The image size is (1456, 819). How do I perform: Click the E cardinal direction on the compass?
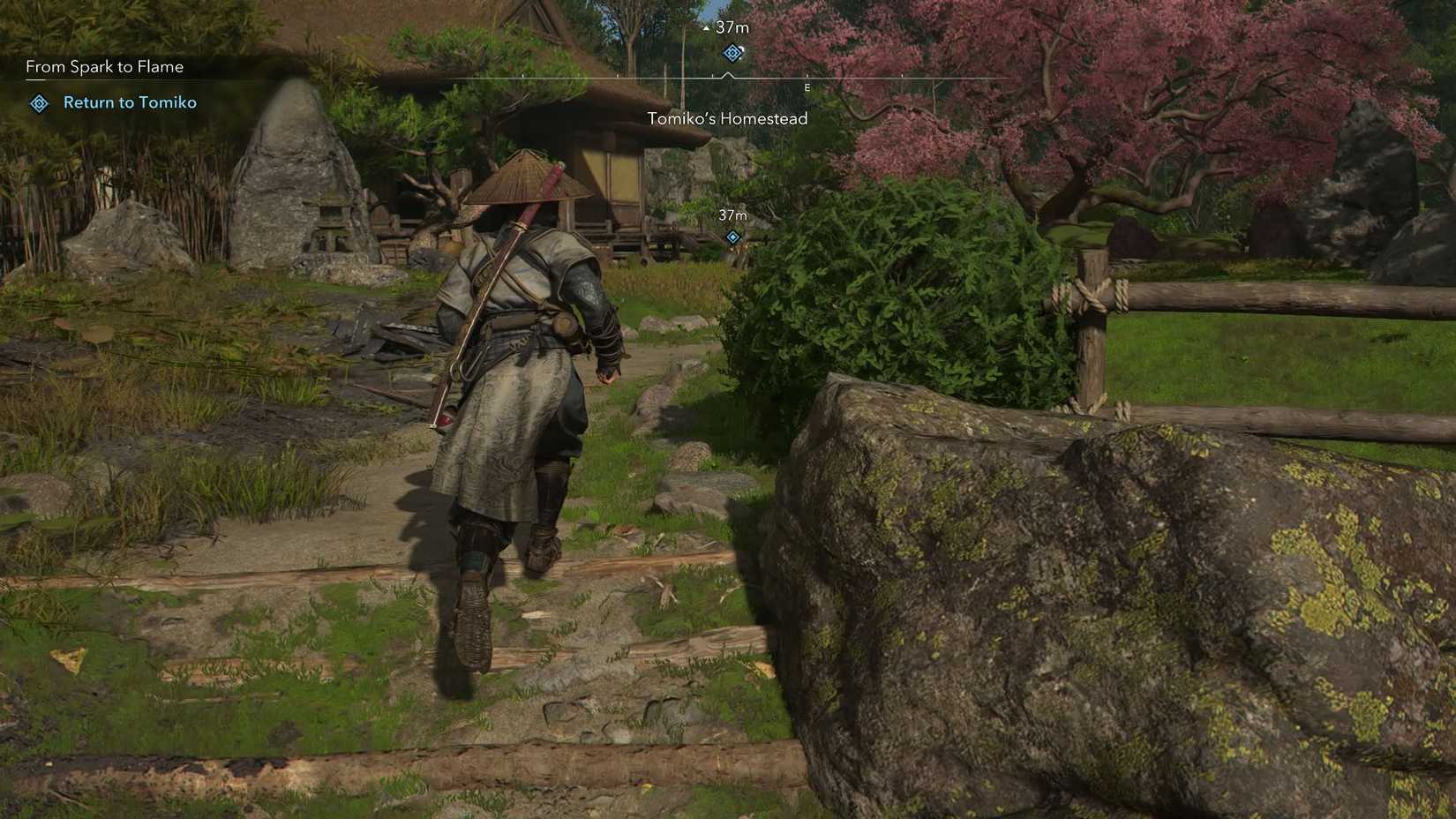click(x=806, y=88)
